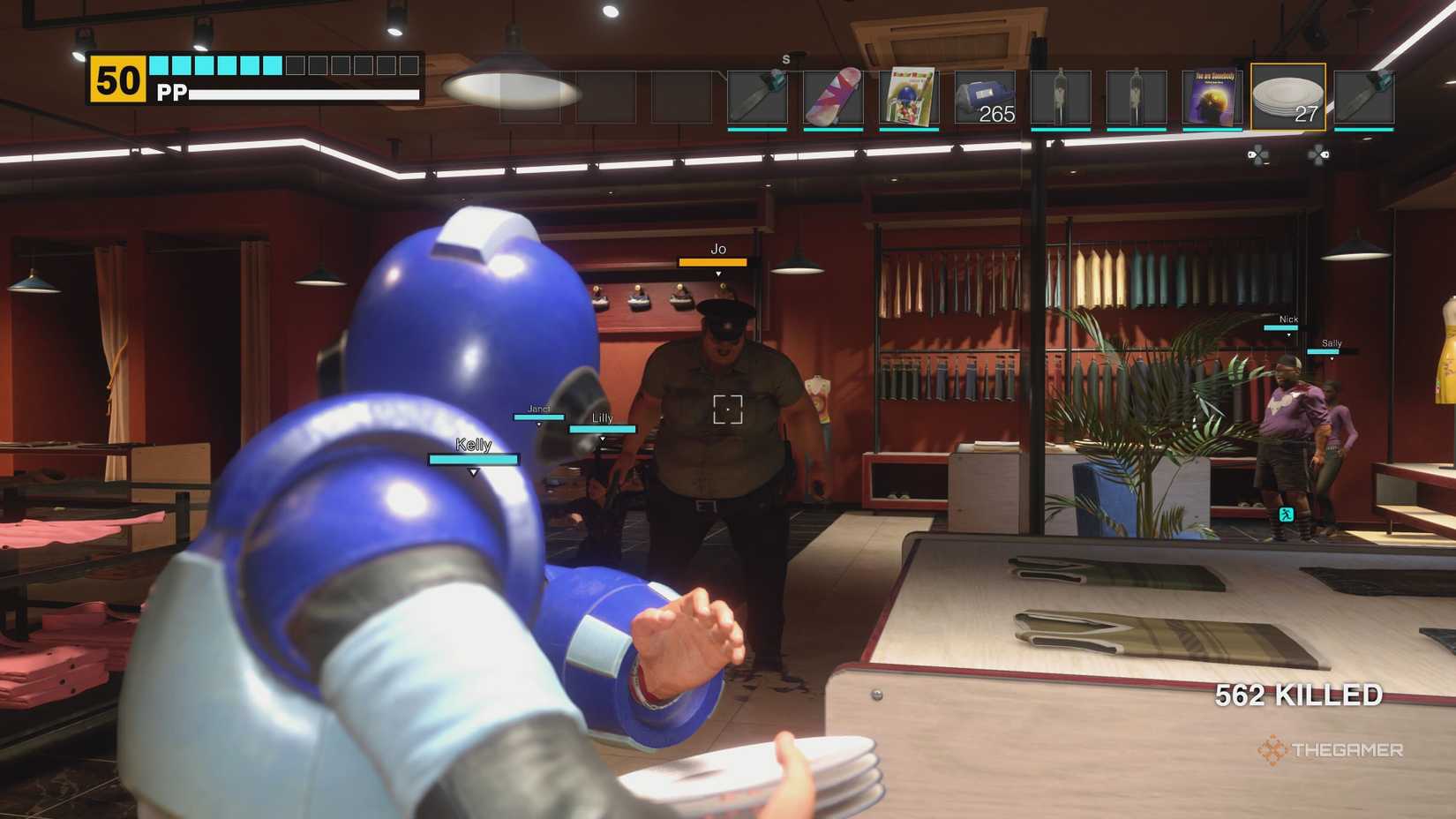Click Jo's orange health bar
The width and height of the screenshot is (1456, 819).
713,262
